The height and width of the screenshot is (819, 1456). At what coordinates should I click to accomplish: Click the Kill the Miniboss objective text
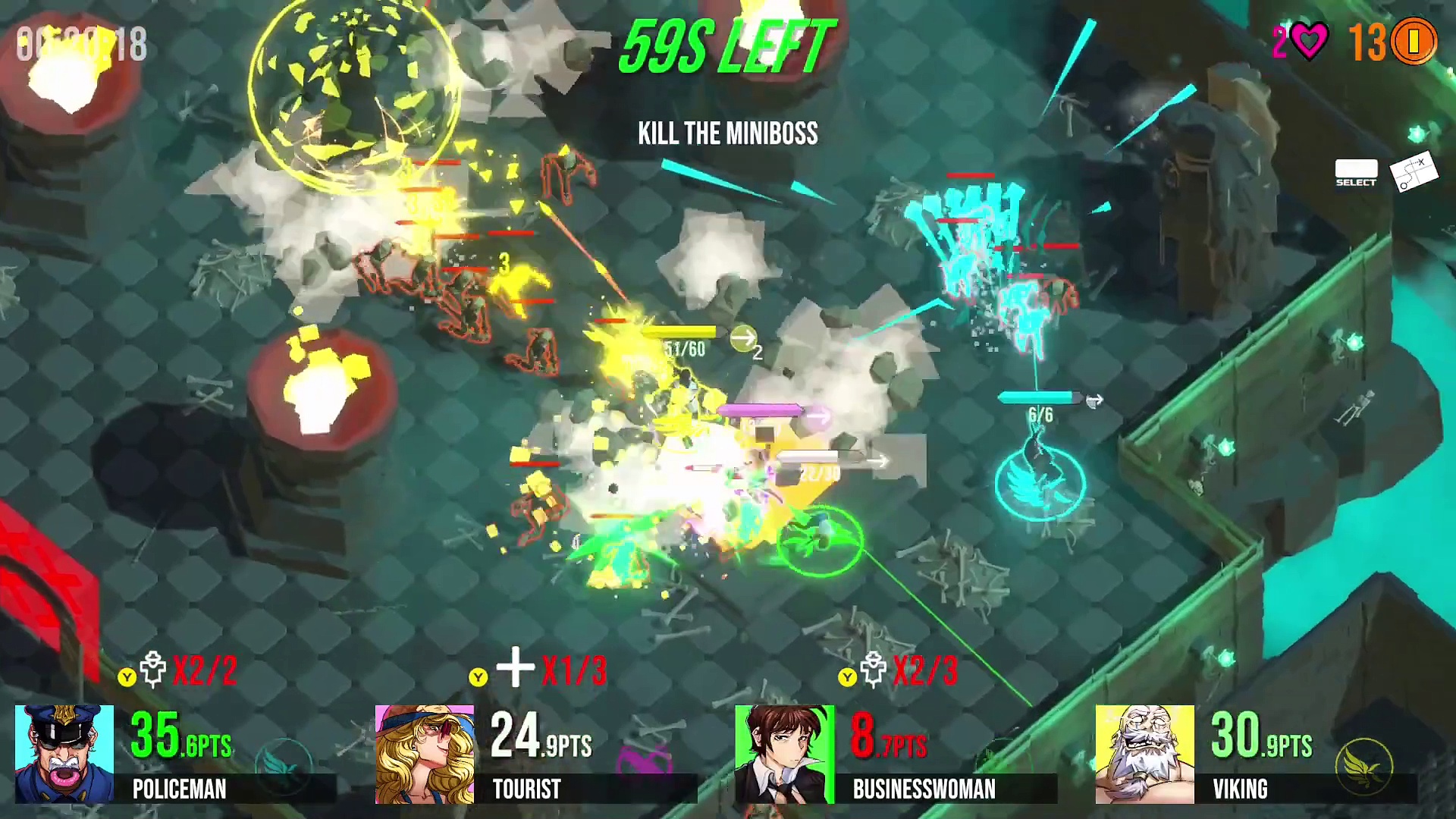click(x=728, y=133)
